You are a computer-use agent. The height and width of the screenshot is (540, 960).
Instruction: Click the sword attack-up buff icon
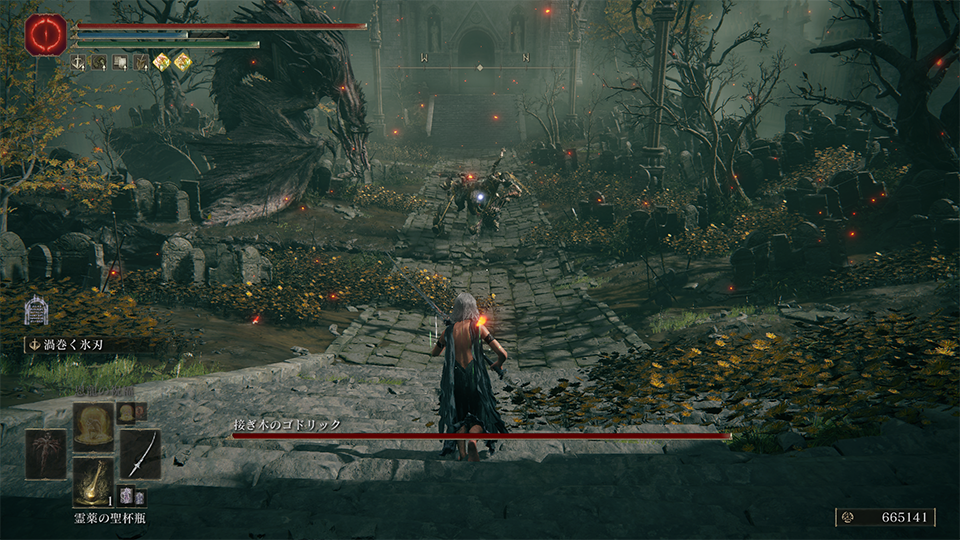79,62
